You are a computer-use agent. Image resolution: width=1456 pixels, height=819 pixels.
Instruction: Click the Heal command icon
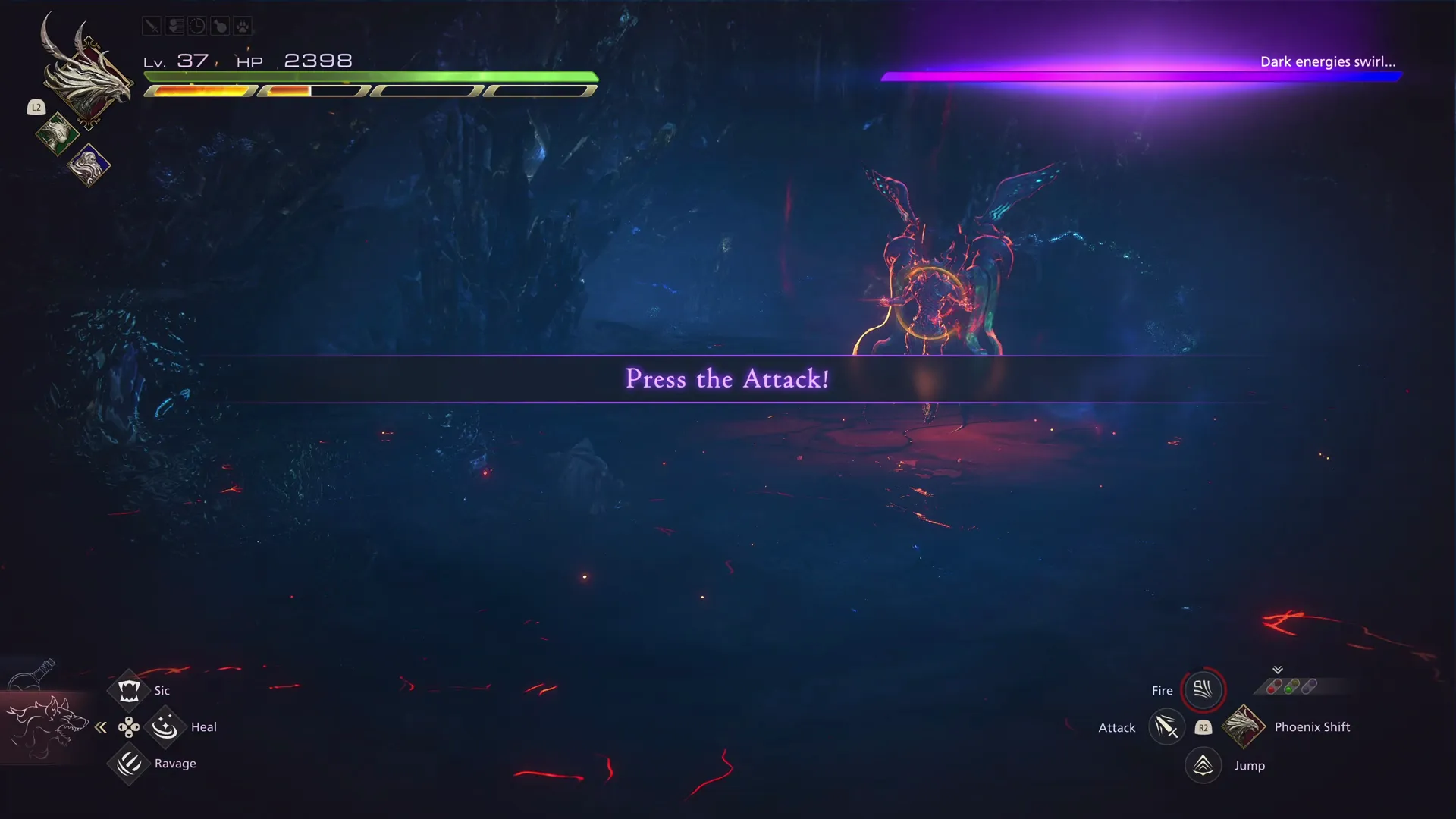pyautogui.click(x=165, y=726)
